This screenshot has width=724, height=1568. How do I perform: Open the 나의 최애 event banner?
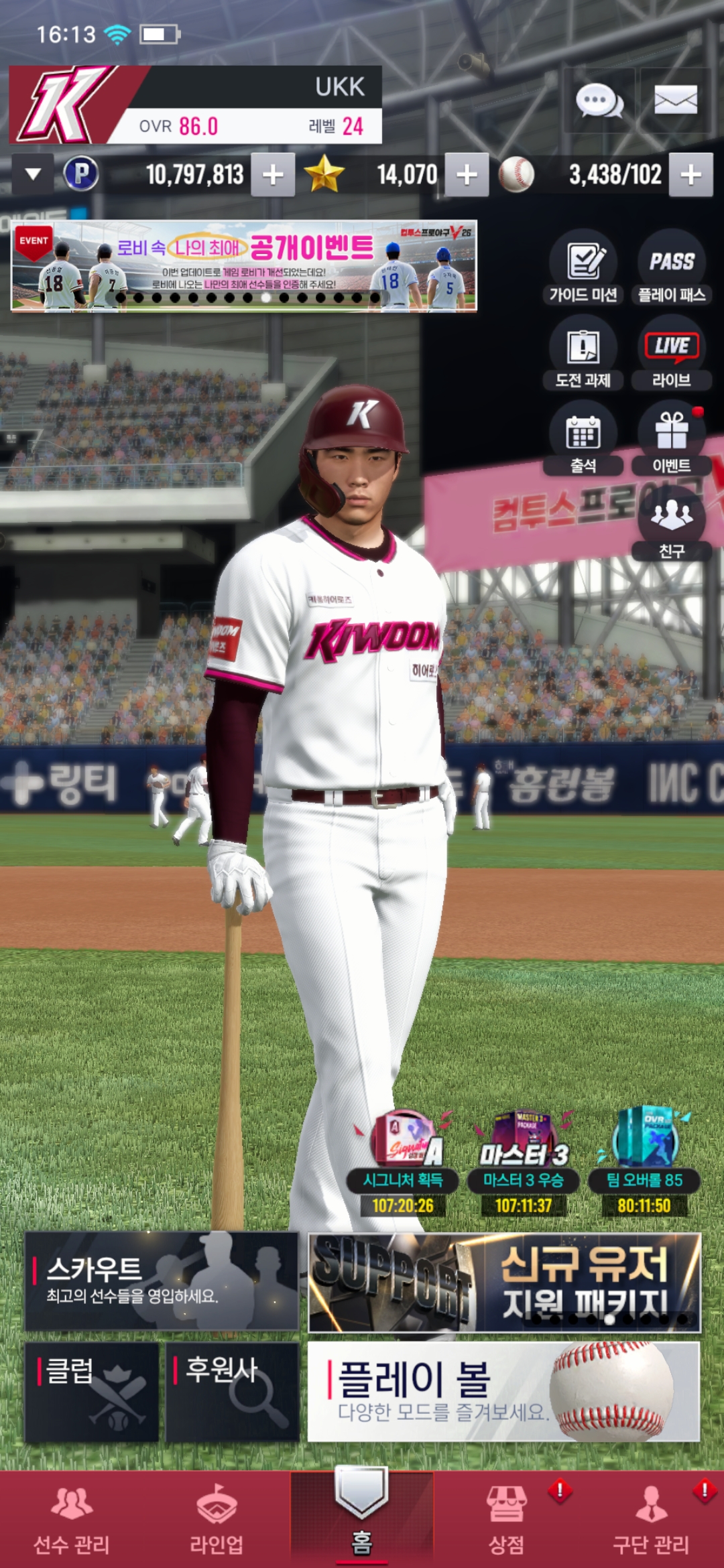tap(244, 266)
